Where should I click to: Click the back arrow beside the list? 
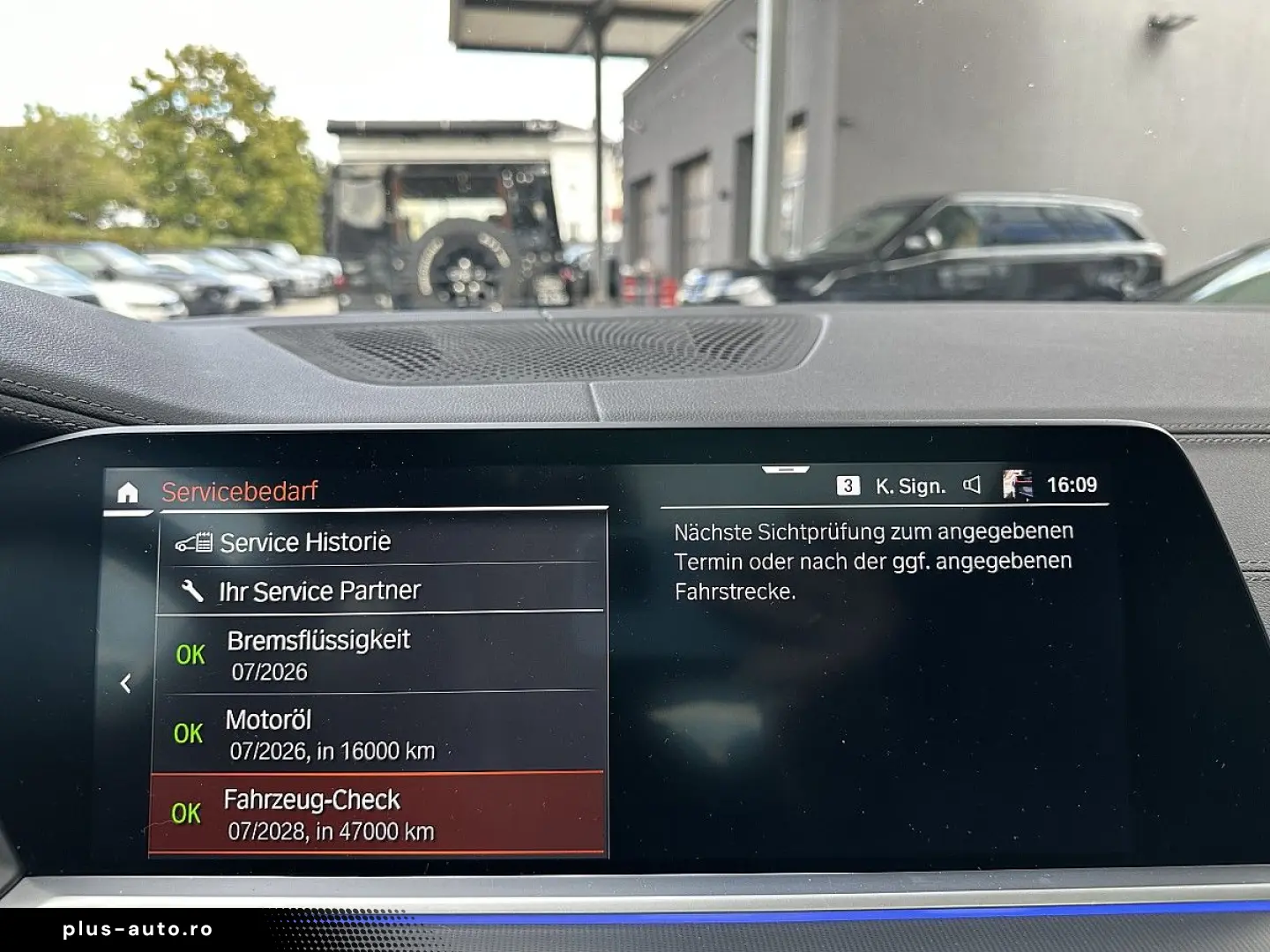(126, 683)
